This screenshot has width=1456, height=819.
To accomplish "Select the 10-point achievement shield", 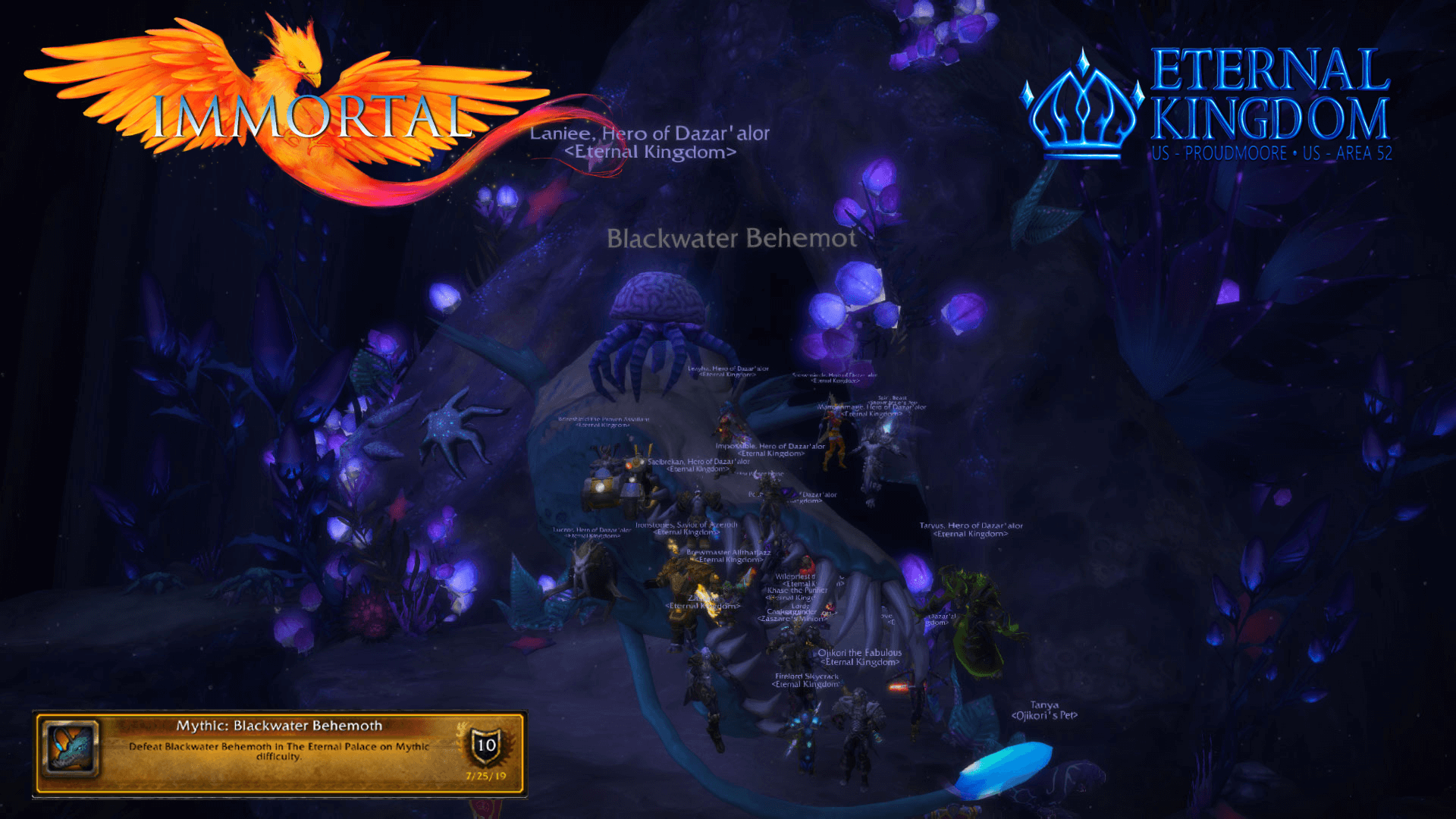I will pyautogui.click(x=485, y=745).
